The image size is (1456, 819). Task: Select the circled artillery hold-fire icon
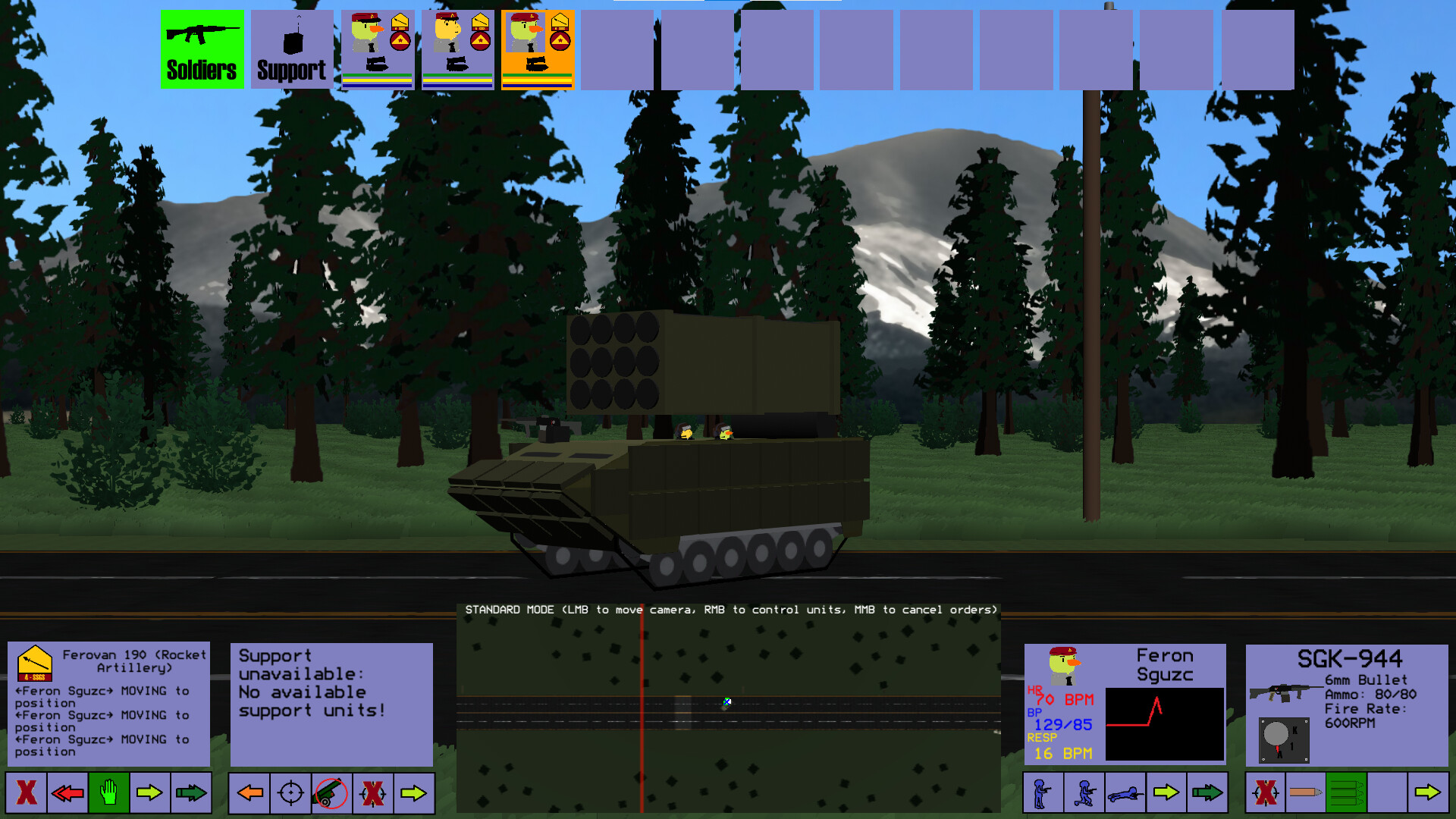pyautogui.click(x=330, y=793)
